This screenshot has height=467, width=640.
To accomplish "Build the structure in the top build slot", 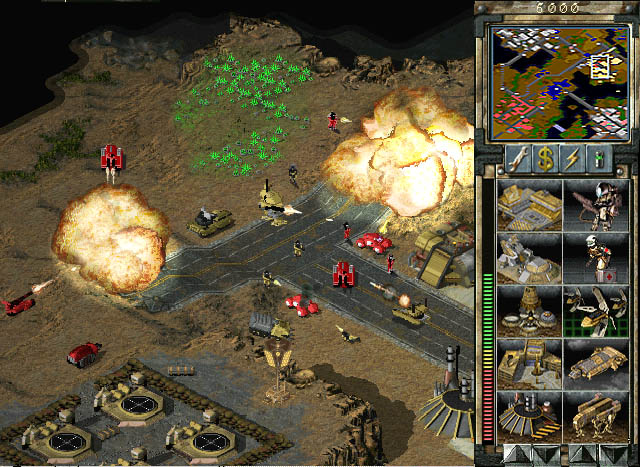I will (529, 205).
